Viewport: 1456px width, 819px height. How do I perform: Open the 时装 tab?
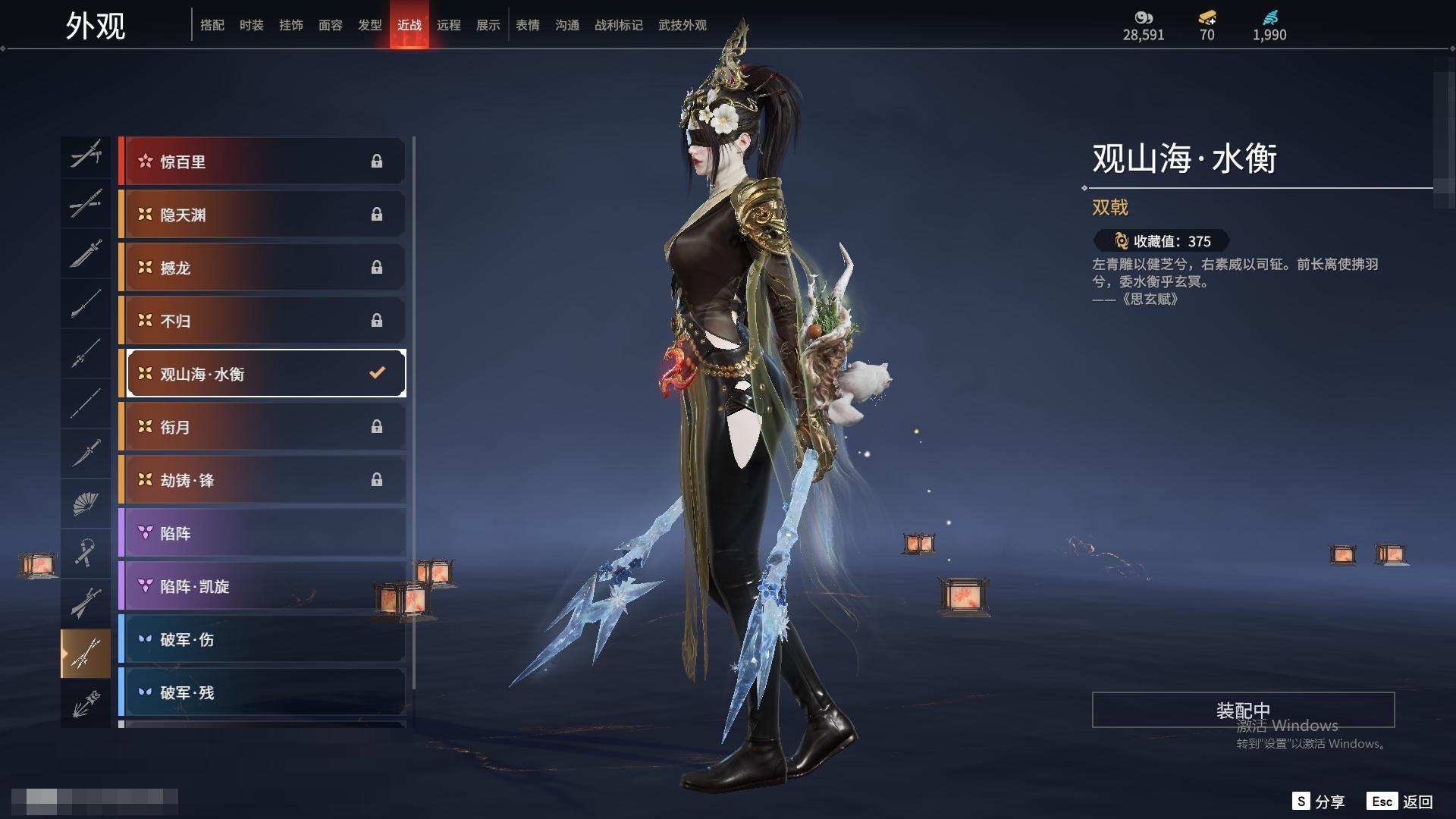pos(252,25)
